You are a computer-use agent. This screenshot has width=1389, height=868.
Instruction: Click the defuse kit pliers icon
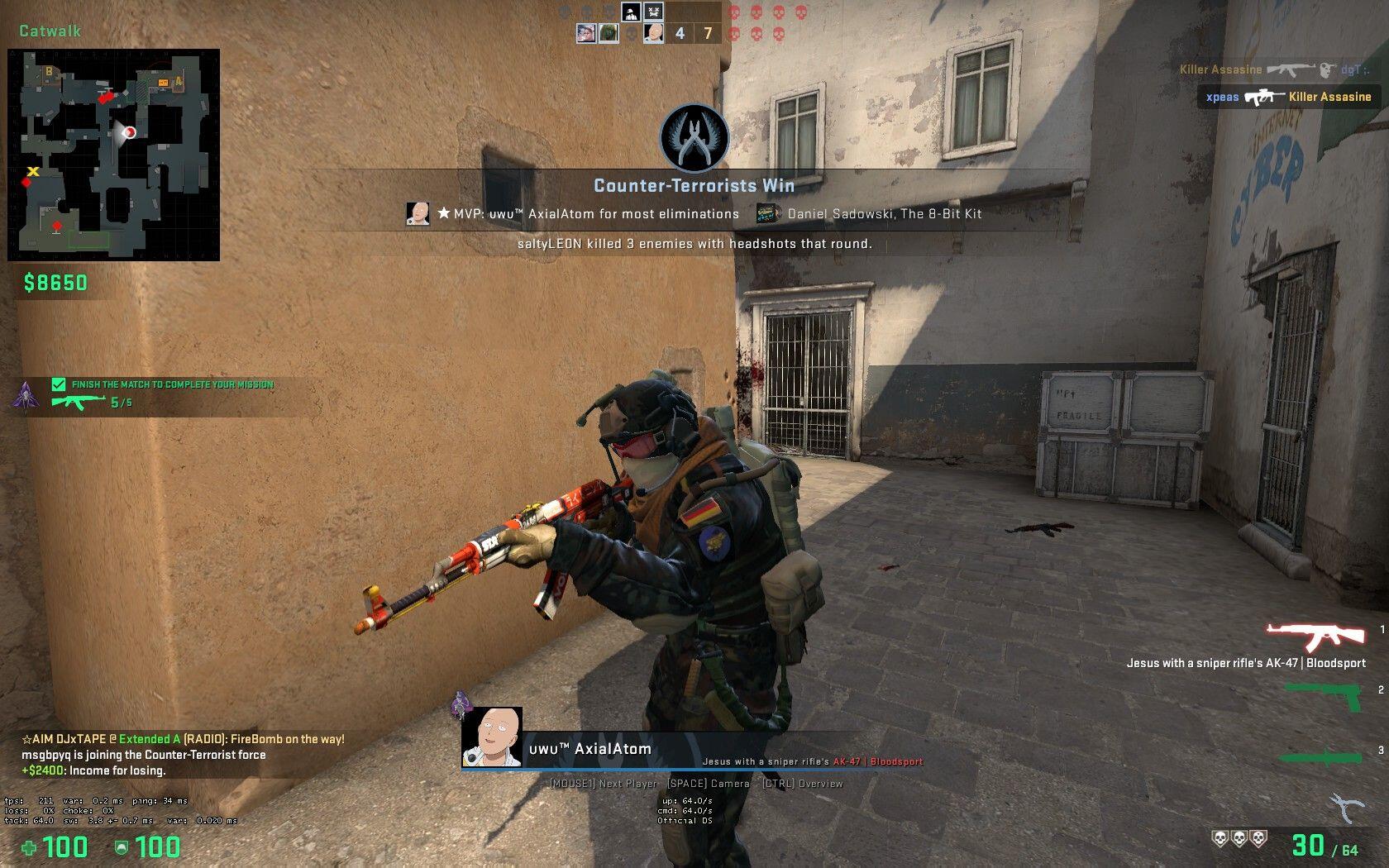1346,808
